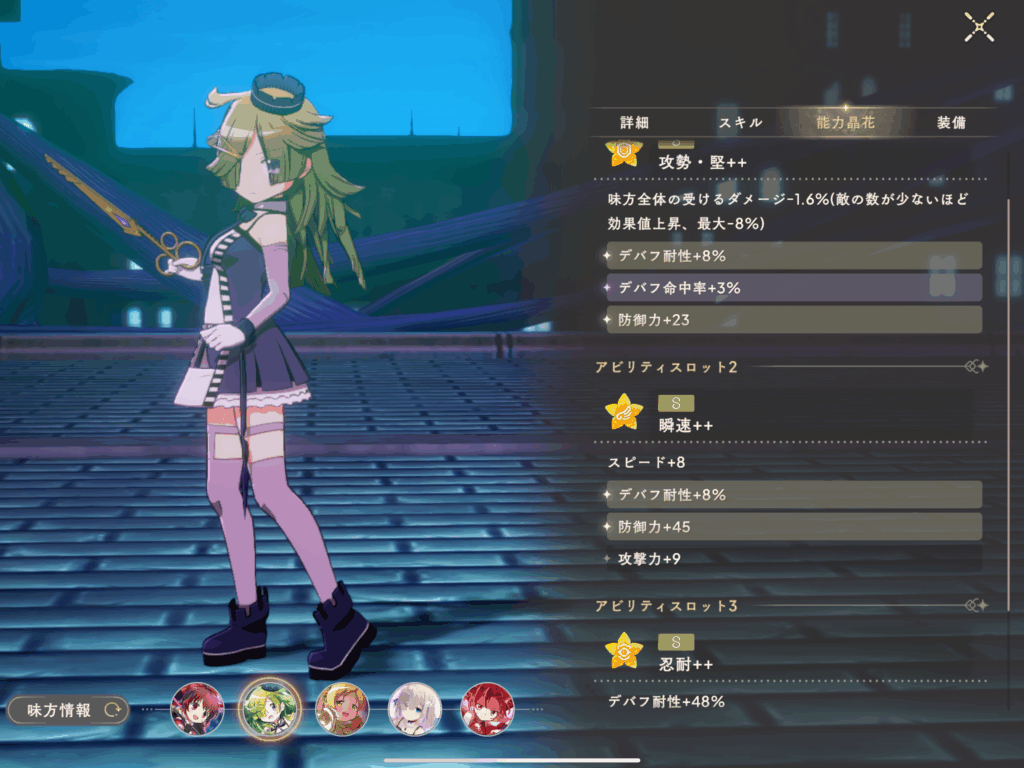This screenshot has height=768, width=1024.
Task: Close the character screen with the crossed-lines button
Action: 979,27
